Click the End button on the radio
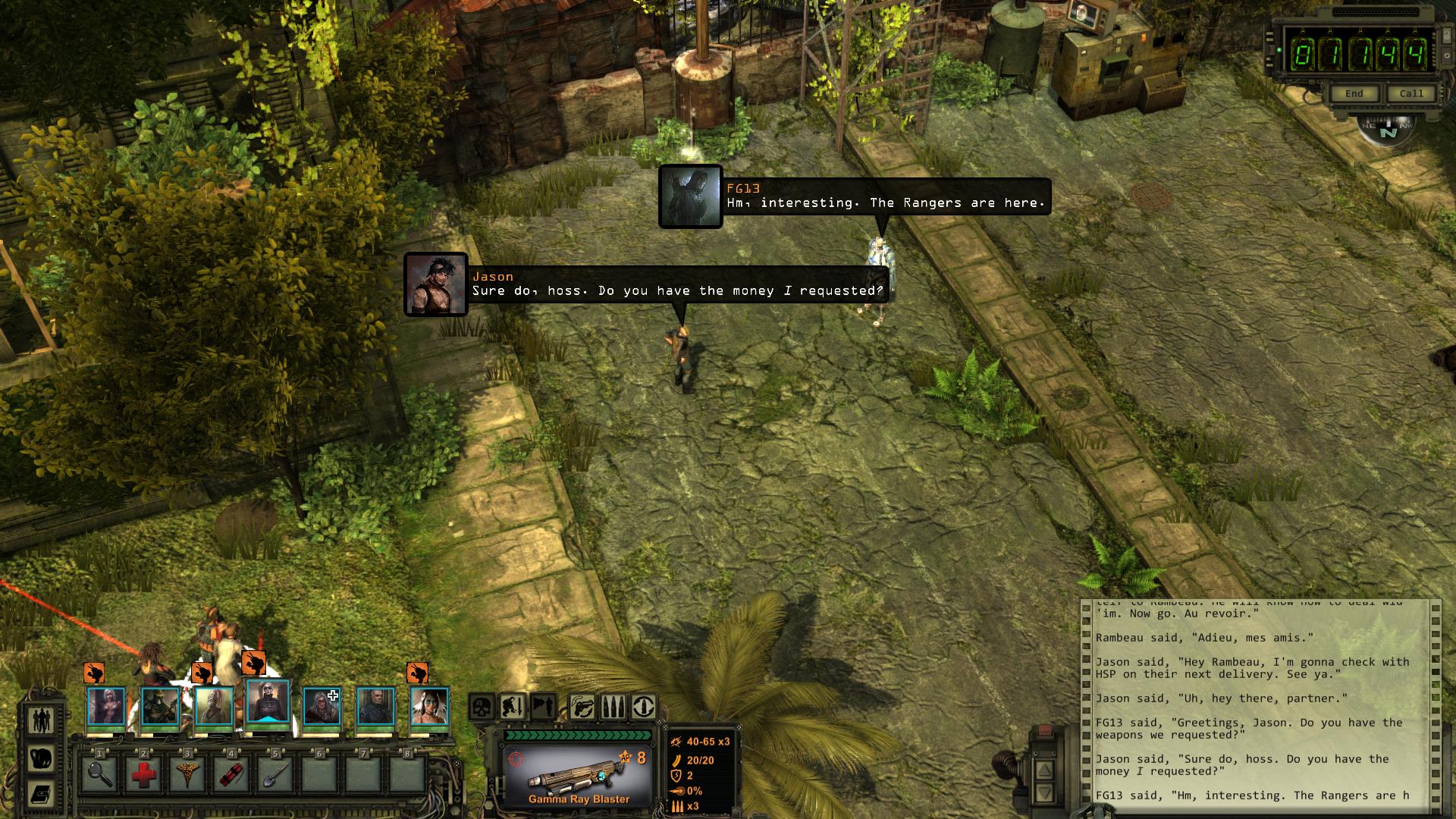The width and height of the screenshot is (1456, 819). [x=1354, y=93]
